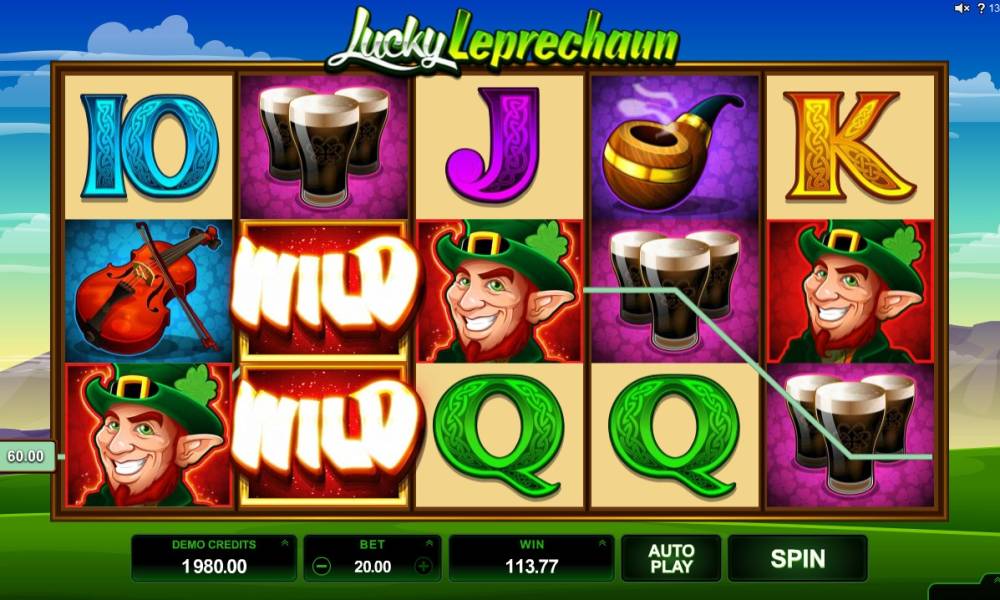Spin the reels

click(x=797, y=558)
